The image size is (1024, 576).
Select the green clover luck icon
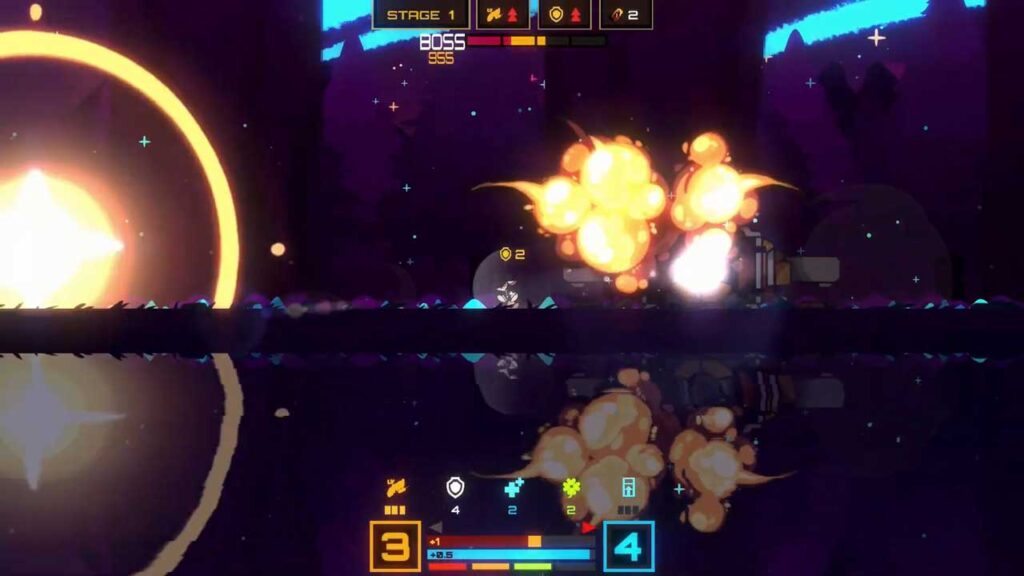[571, 488]
